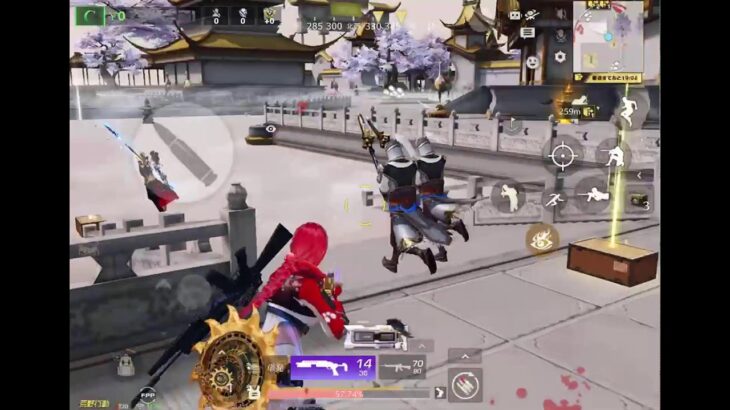Viewport: 730px width, 410px height.
Task: Open the emote smiley face icon
Action: [533, 62]
